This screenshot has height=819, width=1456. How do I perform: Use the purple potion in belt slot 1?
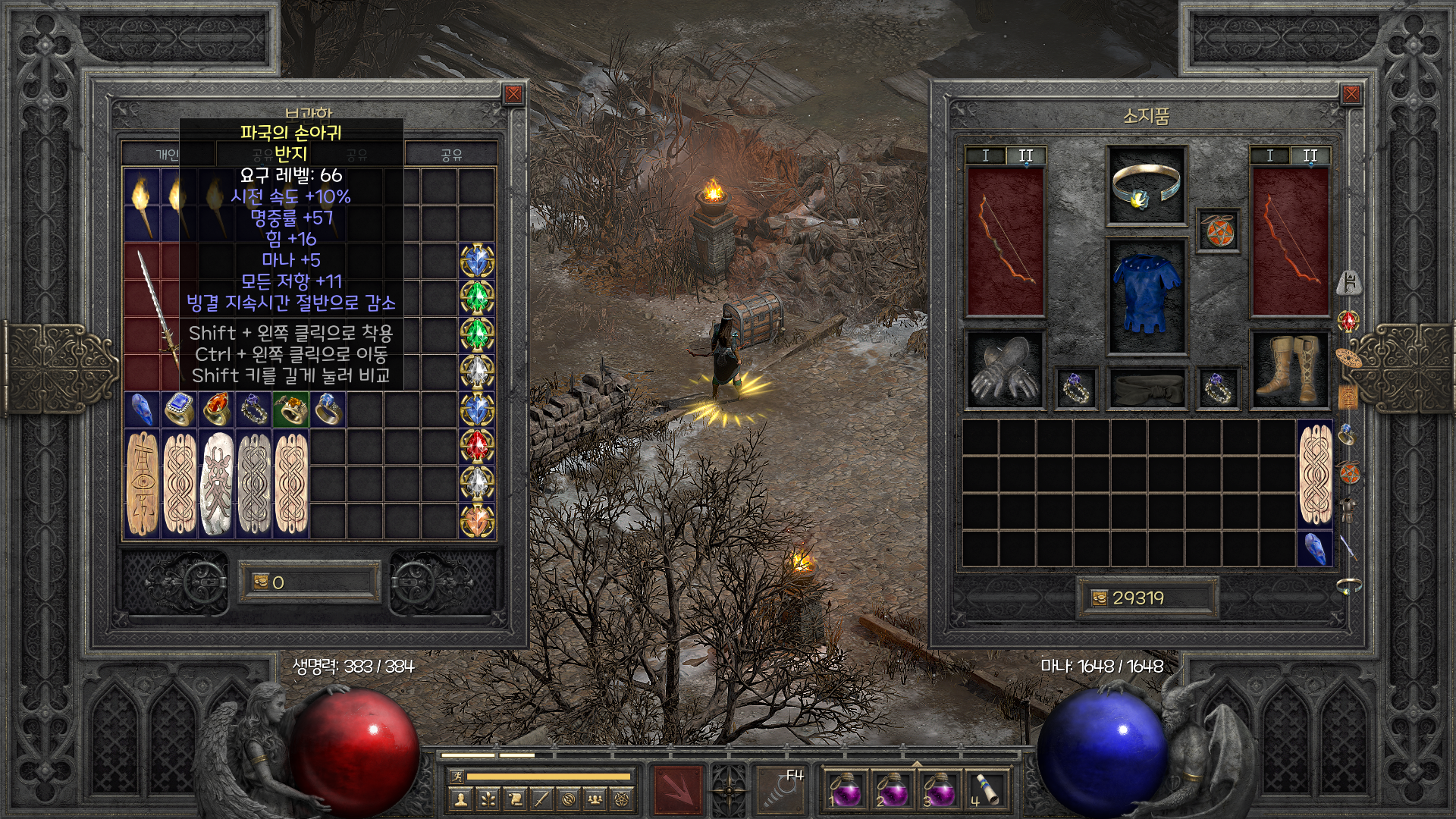point(844,790)
